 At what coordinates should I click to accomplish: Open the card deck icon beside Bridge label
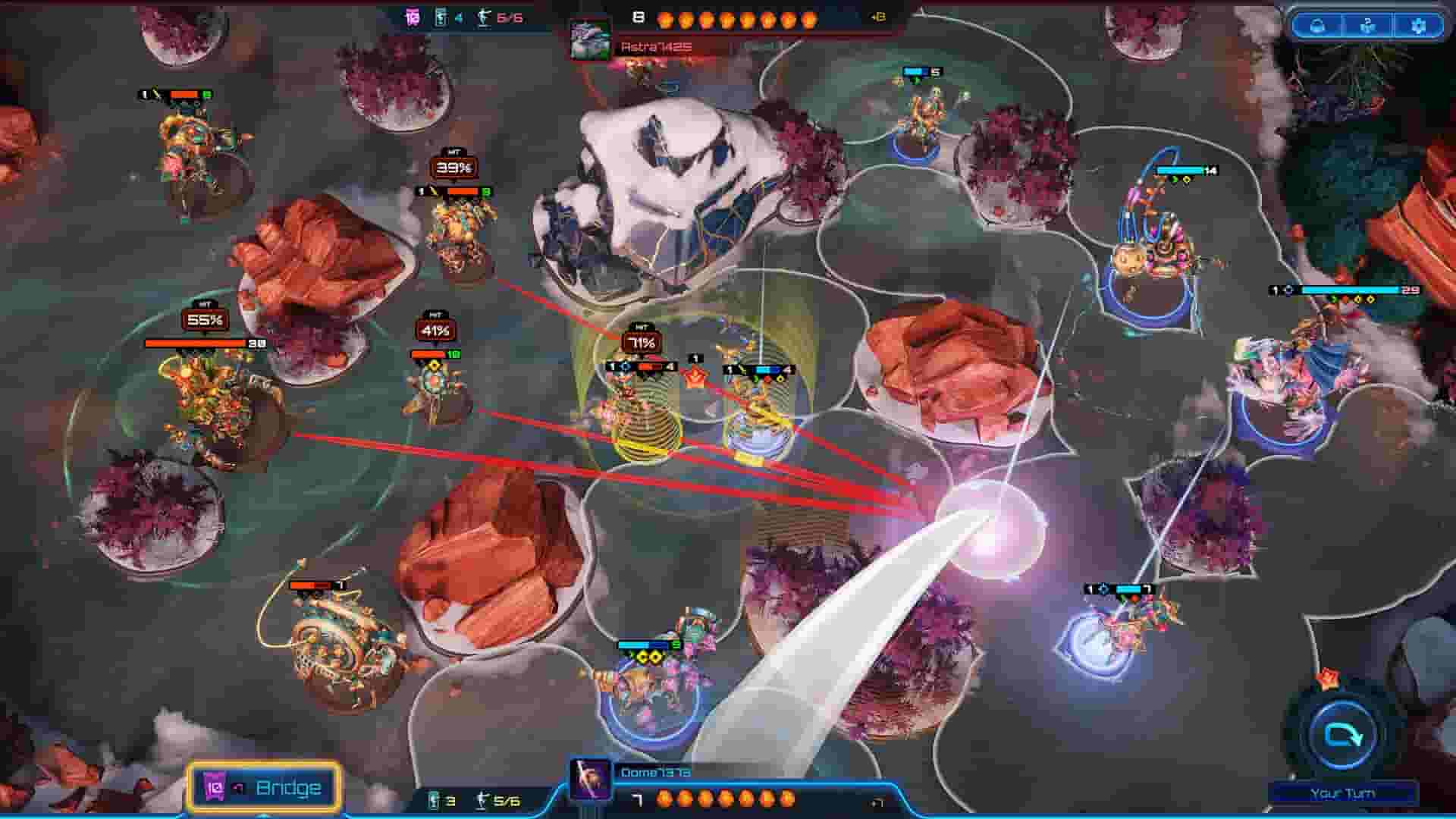pyautogui.click(x=215, y=787)
